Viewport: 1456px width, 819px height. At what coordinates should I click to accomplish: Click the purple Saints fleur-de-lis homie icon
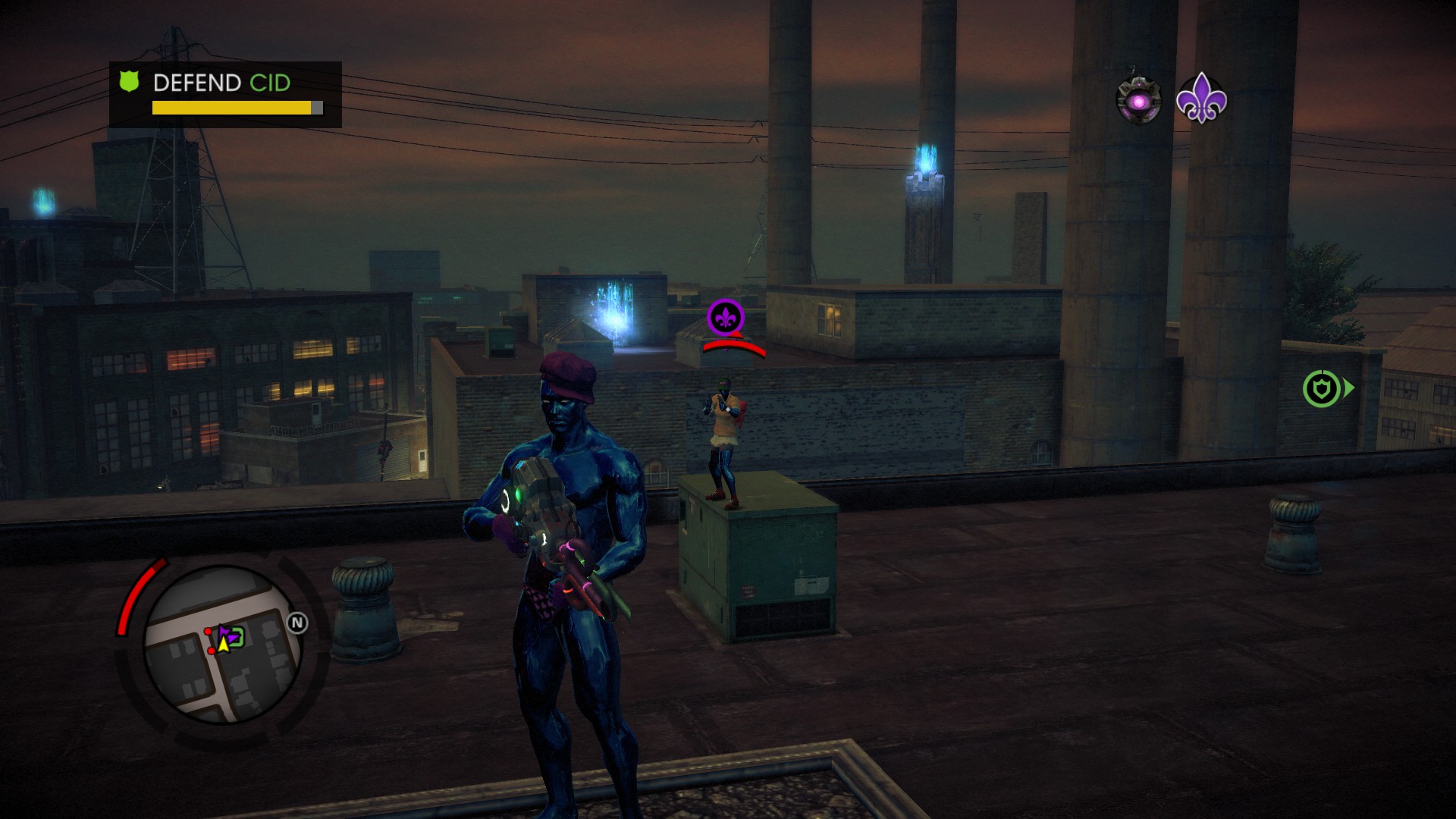(1201, 99)
